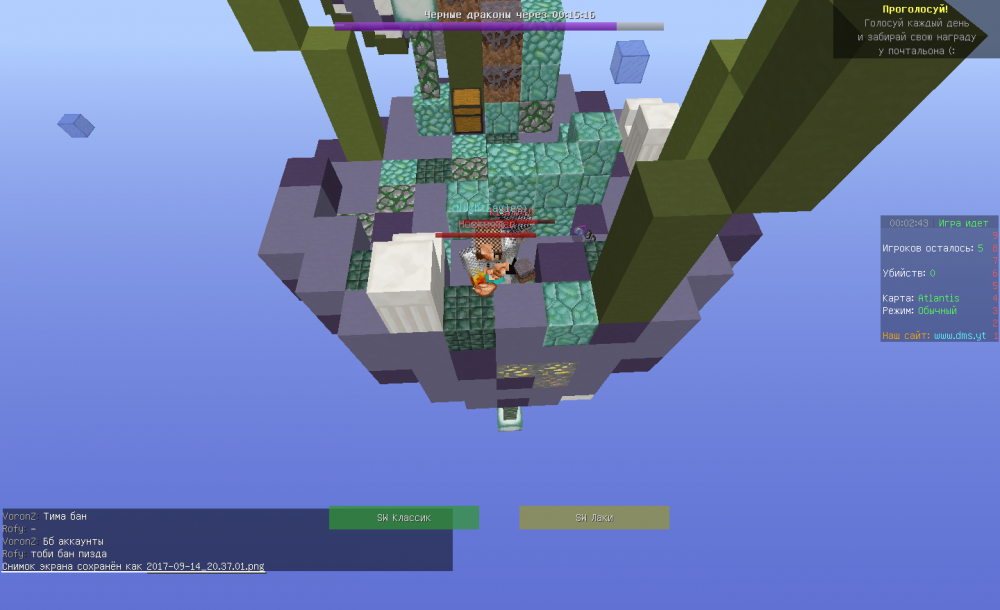Screen dimensions: 1000x610
Task: Choose the SW Лаки button
Action: [594, 518]
